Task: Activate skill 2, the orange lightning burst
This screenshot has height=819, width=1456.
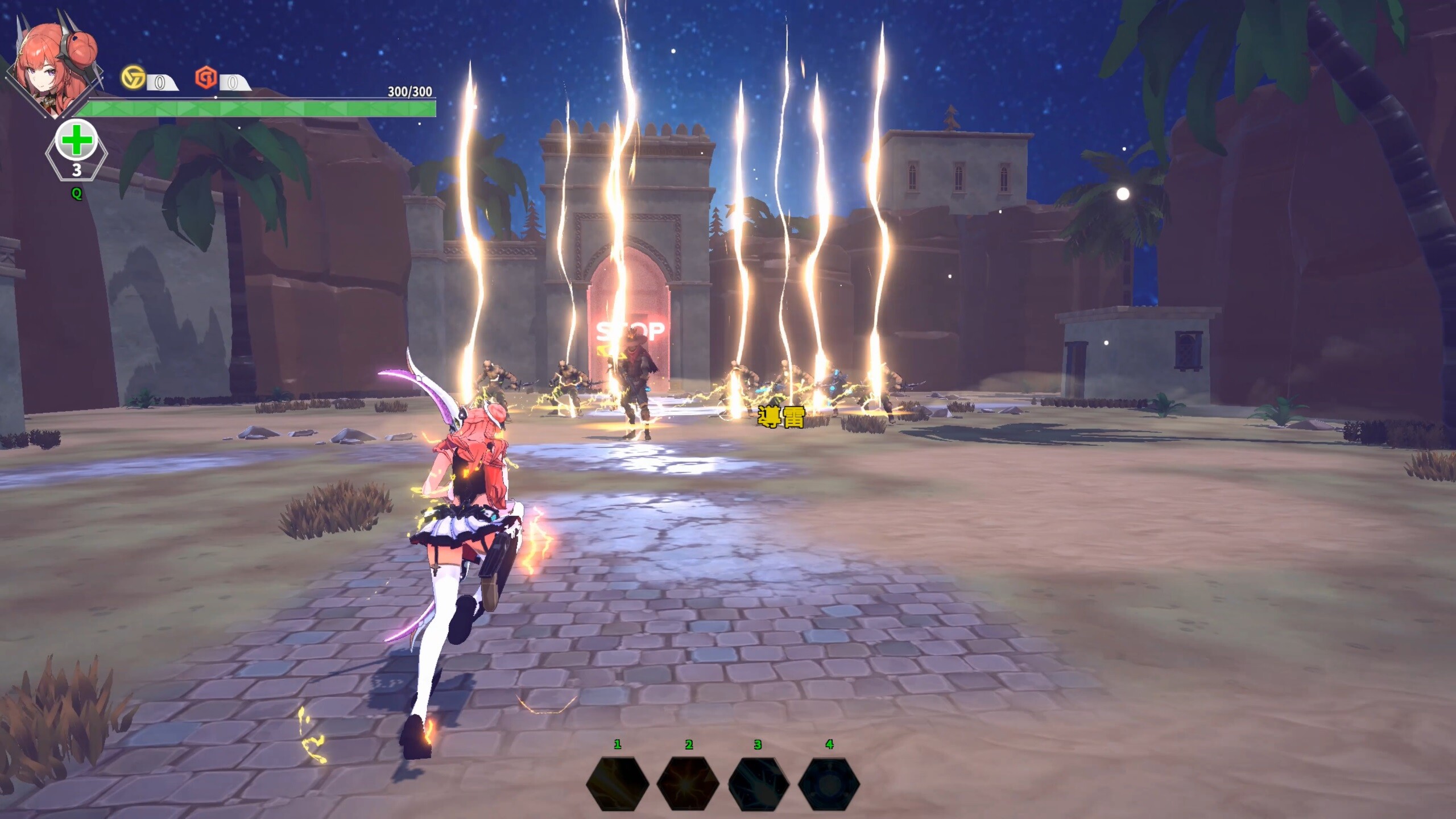Action: pos(688,784)
